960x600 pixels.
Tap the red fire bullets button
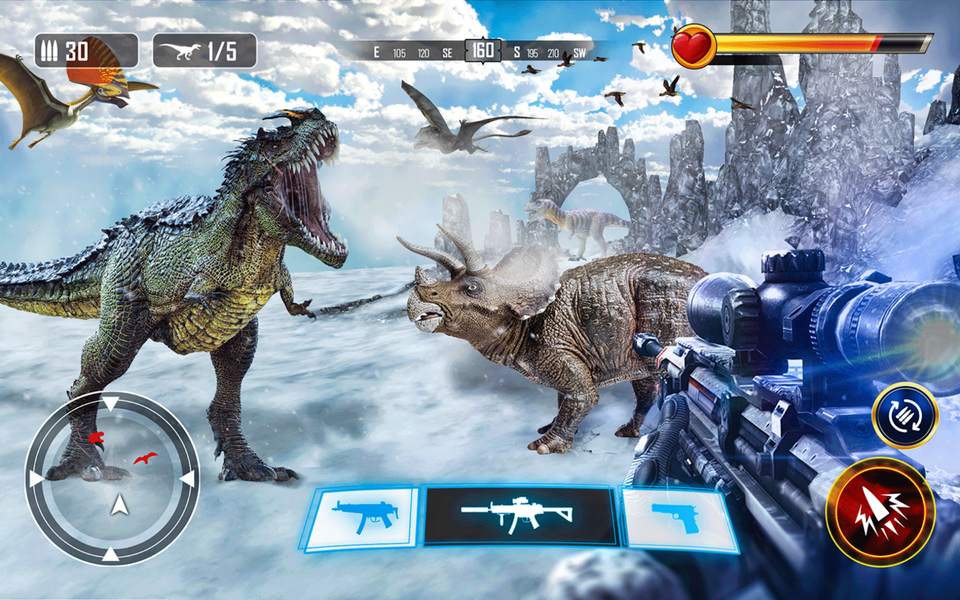[880, 512]
